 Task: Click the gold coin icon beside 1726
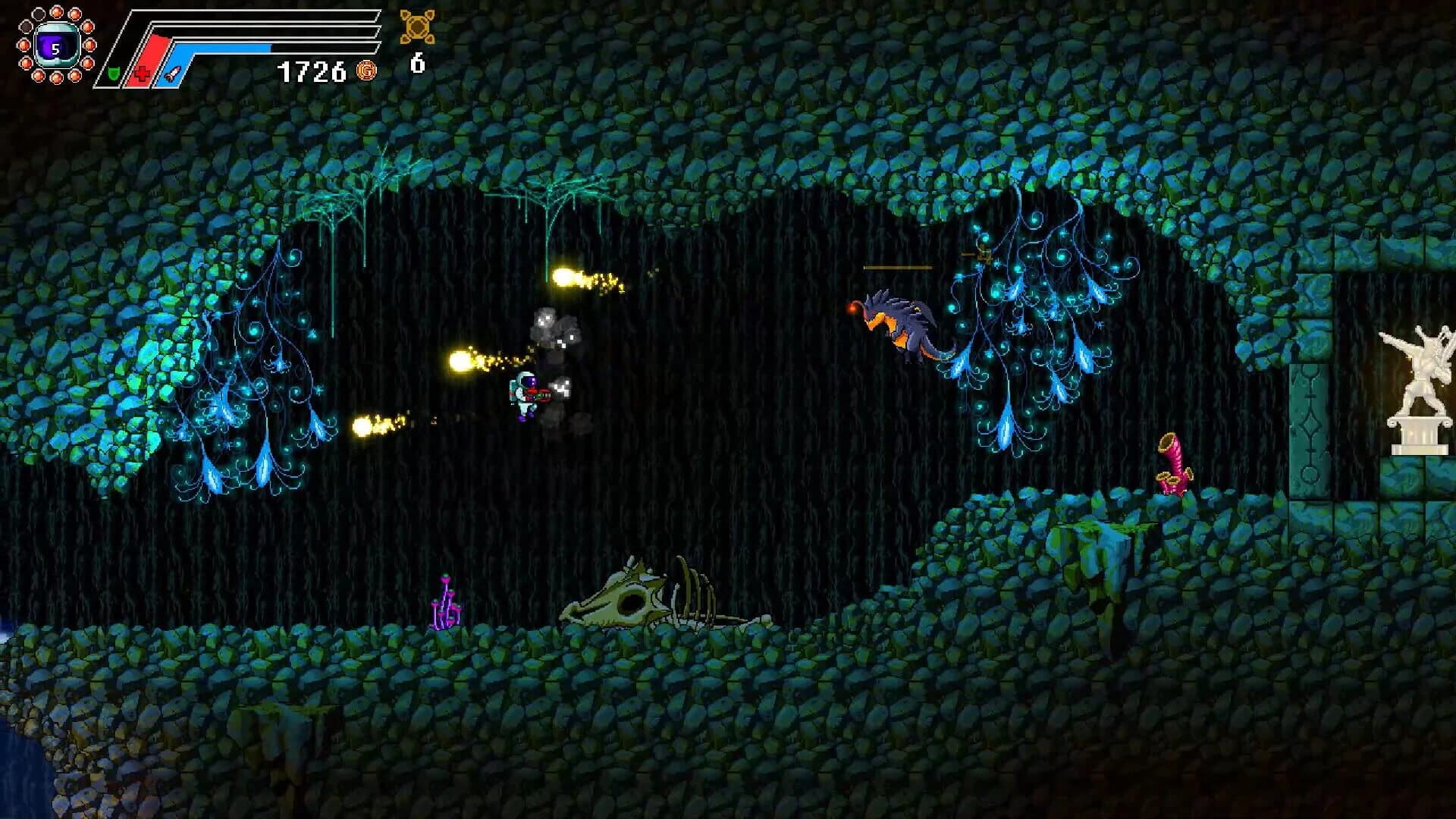coord(365,71)
